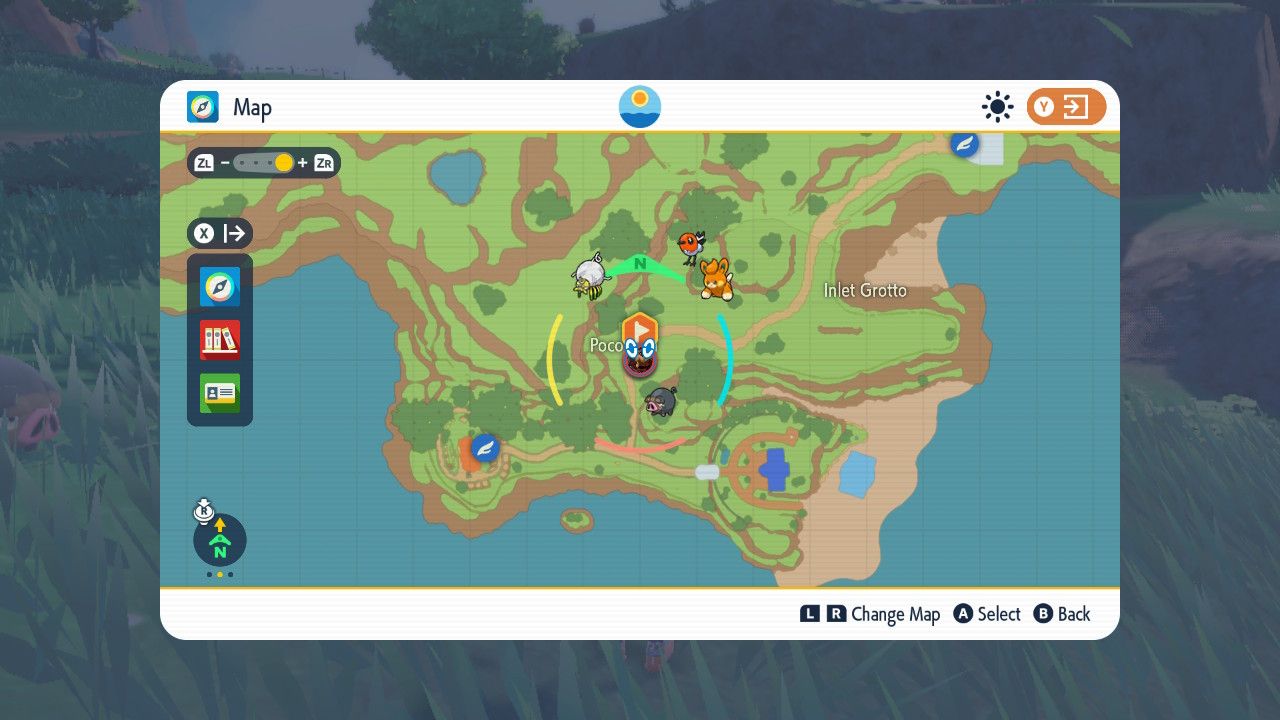Viewport: 1280px width, 720px height.
Task: Open the green profile card icon
Action: [x=220, y=393]
